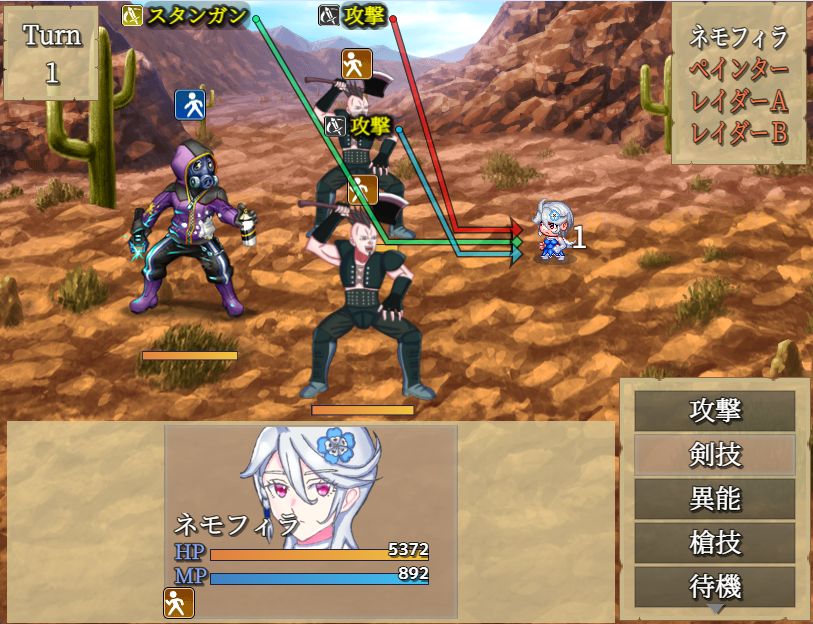
Task: Choose レイダーB in the turn order list
Action: tap(739, 132)
